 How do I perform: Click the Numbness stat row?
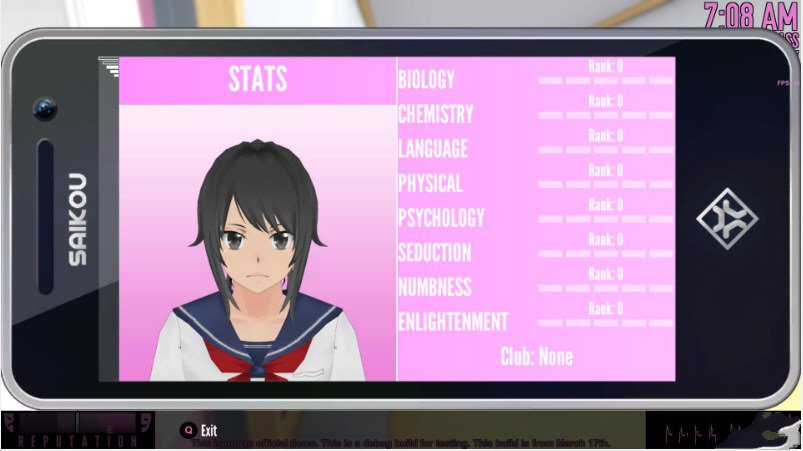click(435, 287)
